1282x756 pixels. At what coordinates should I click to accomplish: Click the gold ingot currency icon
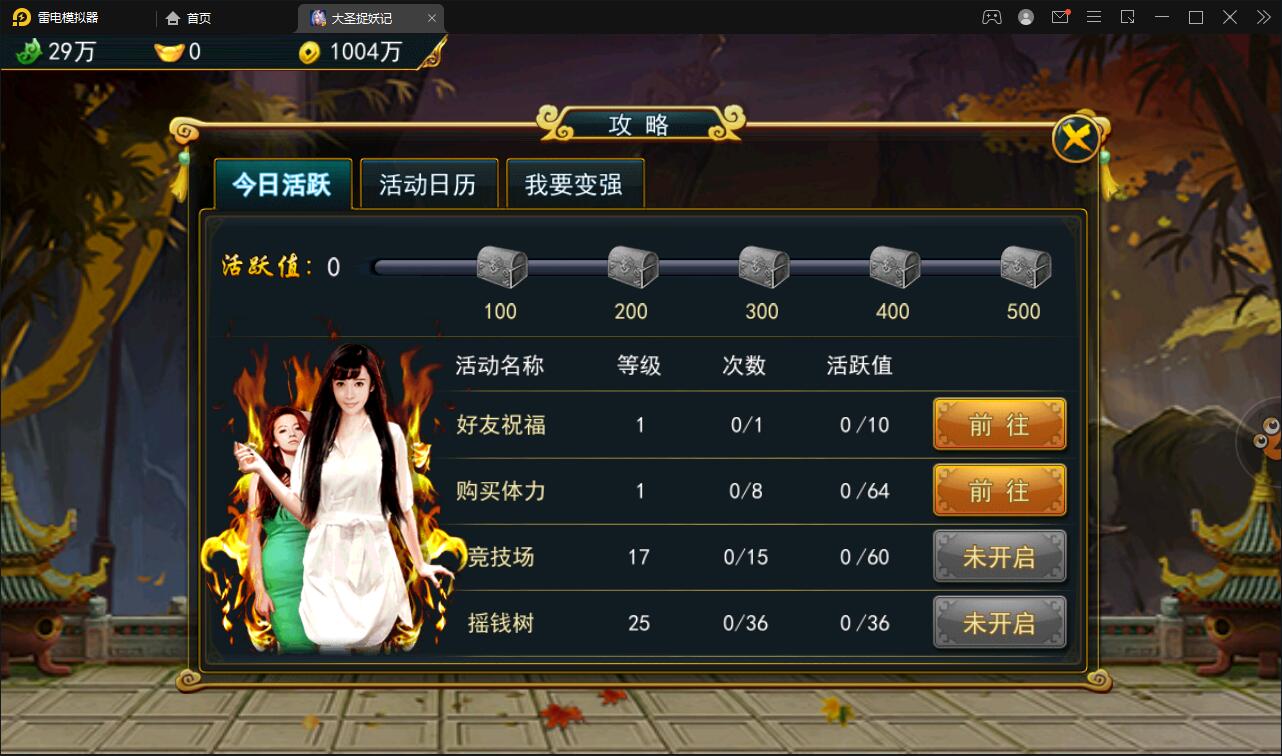[x=168, y=52]
